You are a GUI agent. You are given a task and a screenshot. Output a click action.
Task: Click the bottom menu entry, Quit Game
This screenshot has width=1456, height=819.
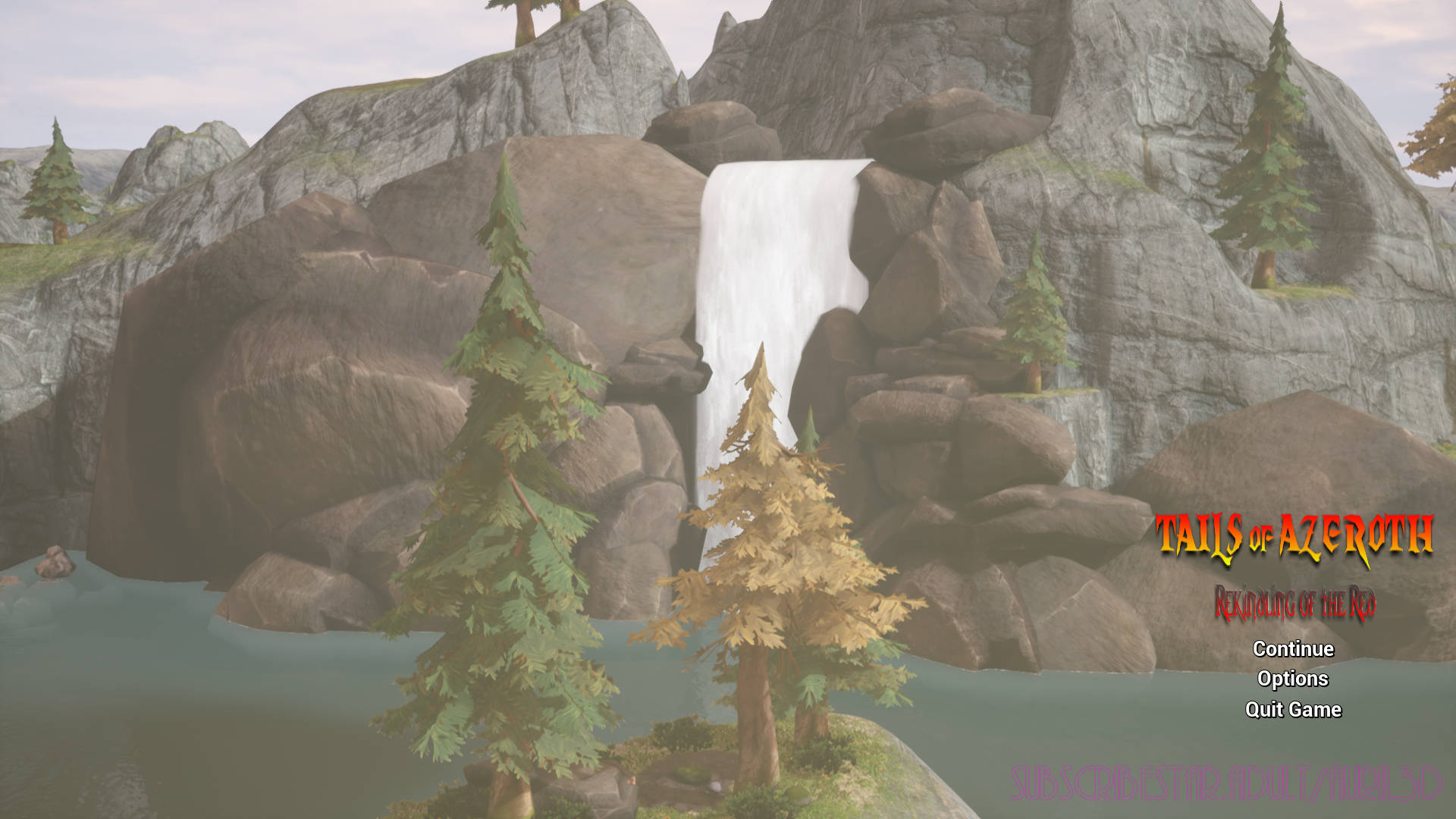(1292, 711)
